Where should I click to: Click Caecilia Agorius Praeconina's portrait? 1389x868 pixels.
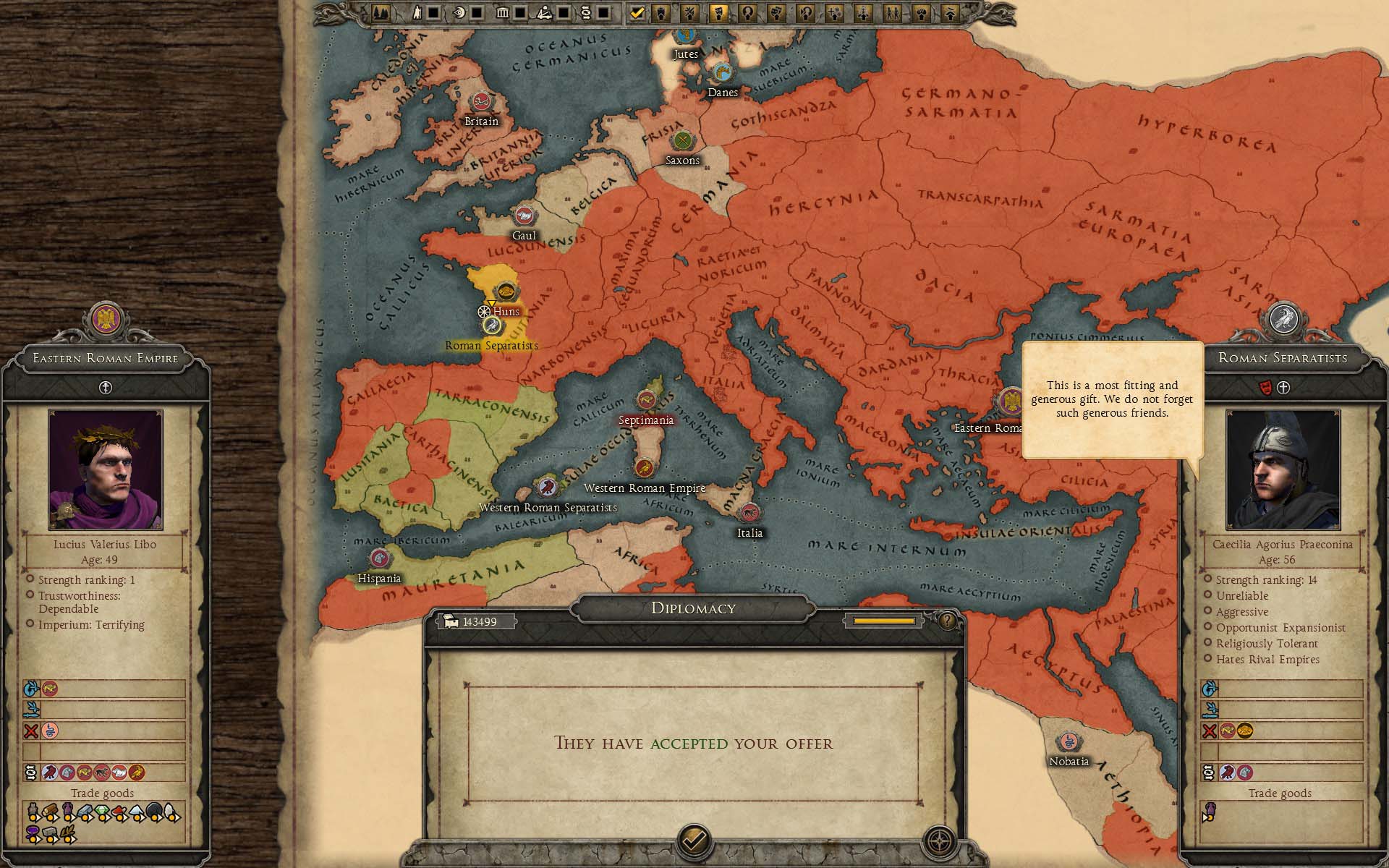(x=1283, y=470)
